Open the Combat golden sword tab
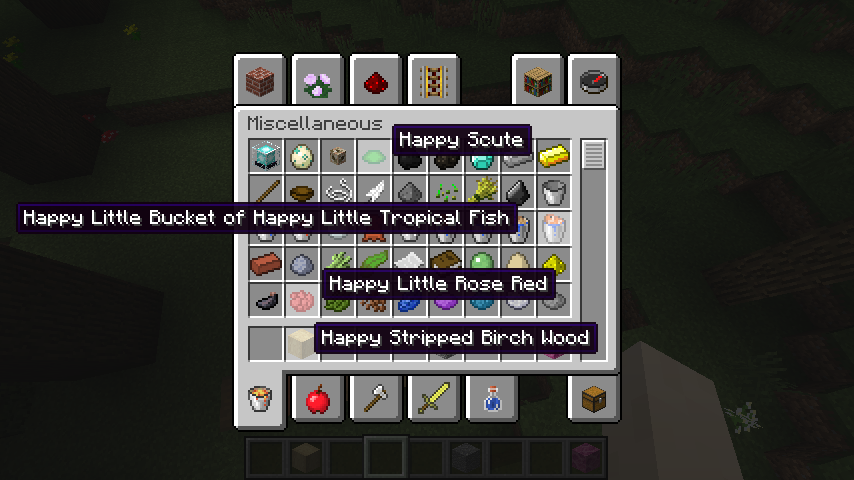The height and width of the screenshot is (480, 854). point(433,400)
